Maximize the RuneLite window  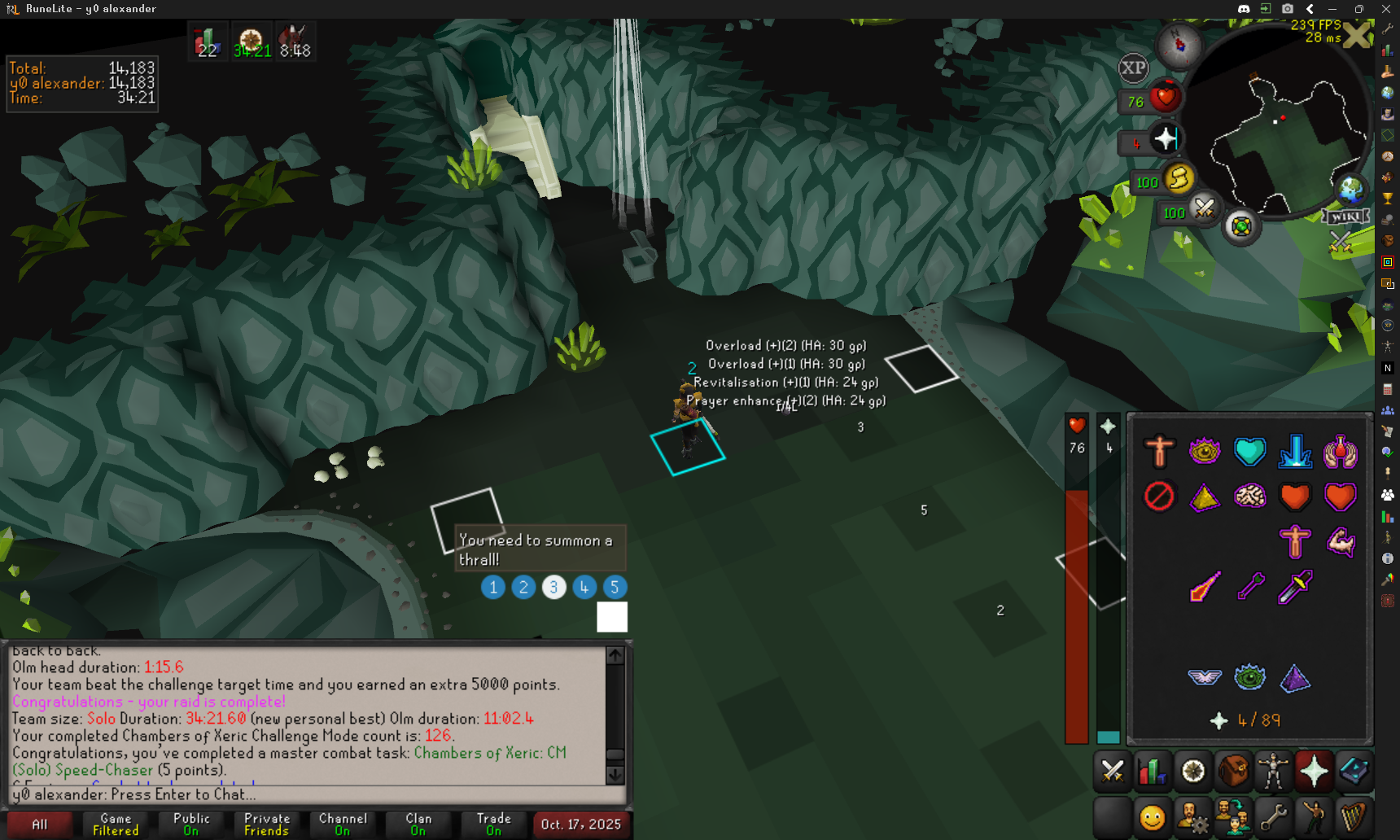point(1358,9)
